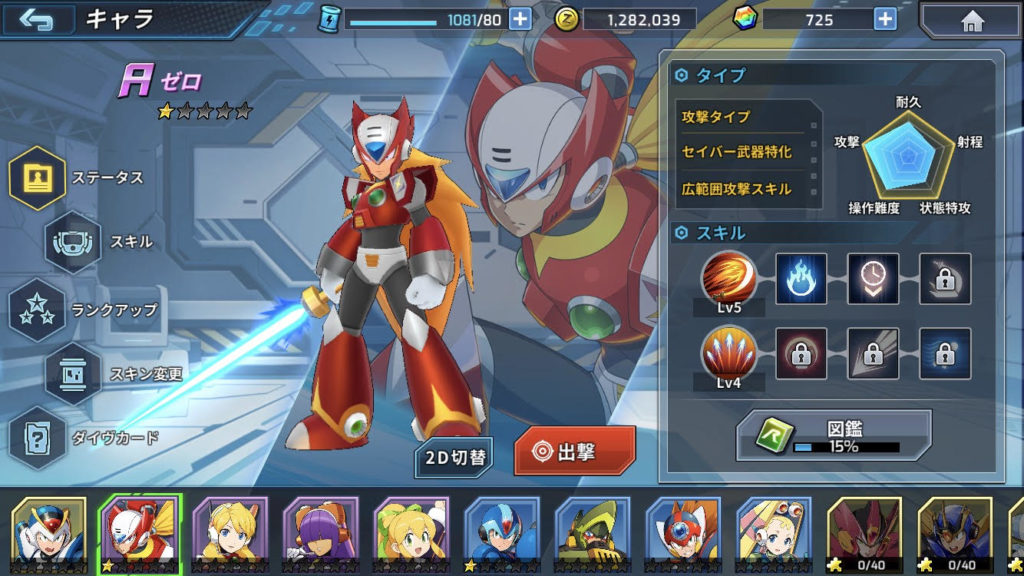This screenshot has height=576, width=1024.
Task: Open the ステータス status menu
Action: coord(38,178)
